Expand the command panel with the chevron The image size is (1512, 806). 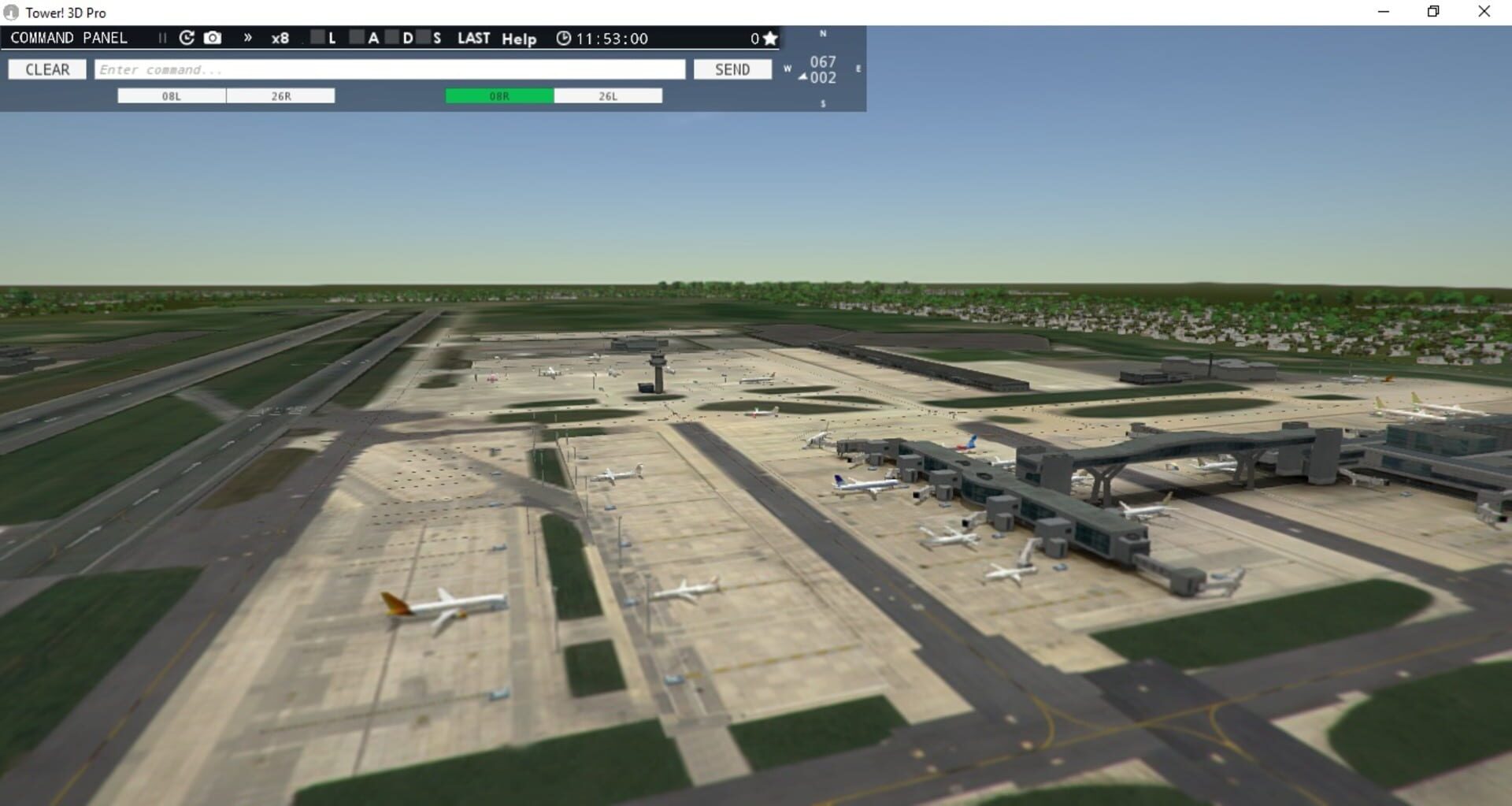coord(247,37)
